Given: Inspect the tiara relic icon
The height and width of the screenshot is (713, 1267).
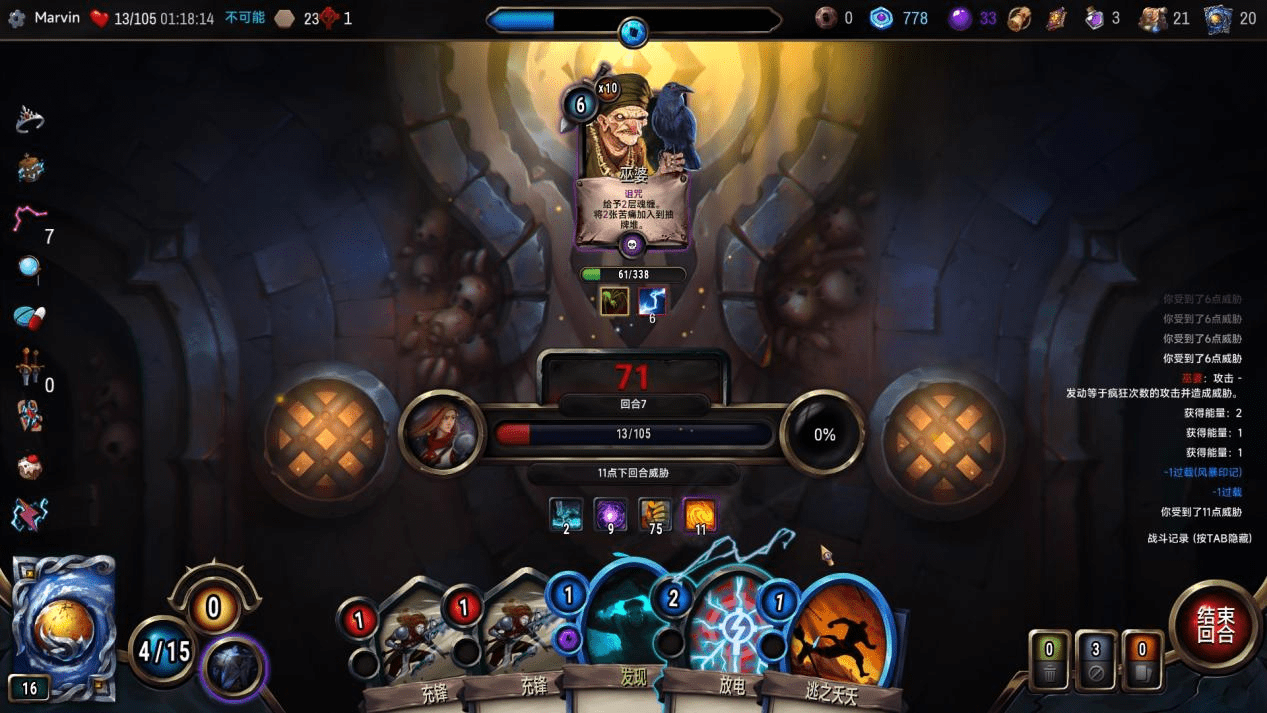Looking at the screenshot, I should (30, 120).
